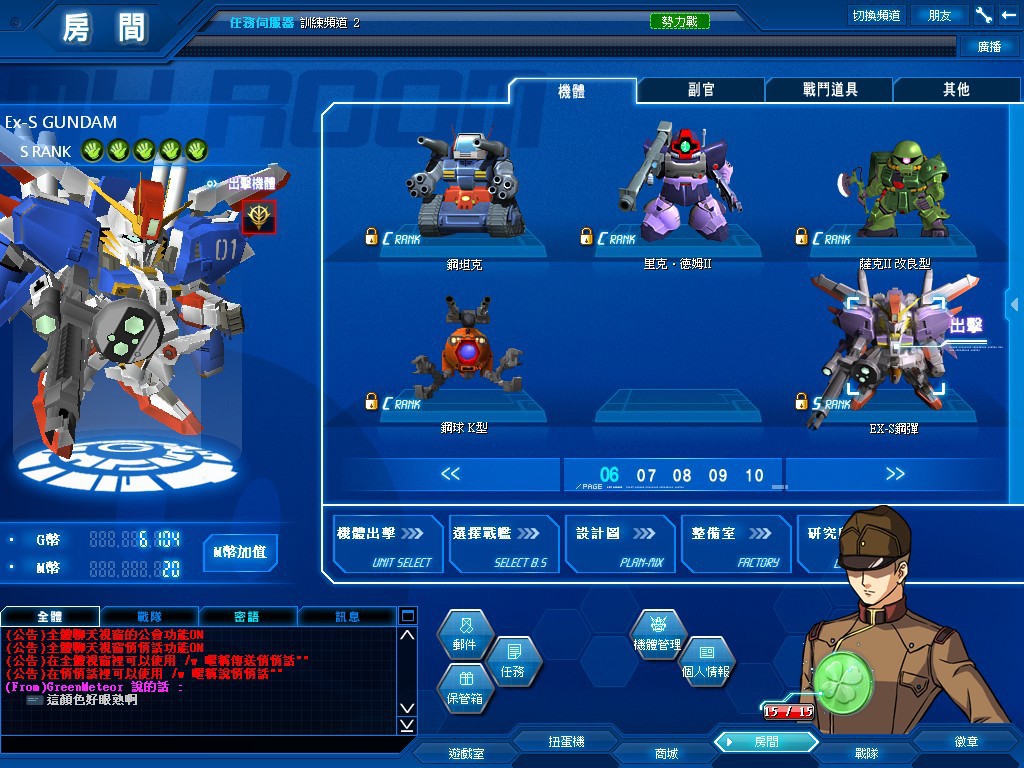Open the 任務 mission list
1024x768 pixels.
point(512,664)
